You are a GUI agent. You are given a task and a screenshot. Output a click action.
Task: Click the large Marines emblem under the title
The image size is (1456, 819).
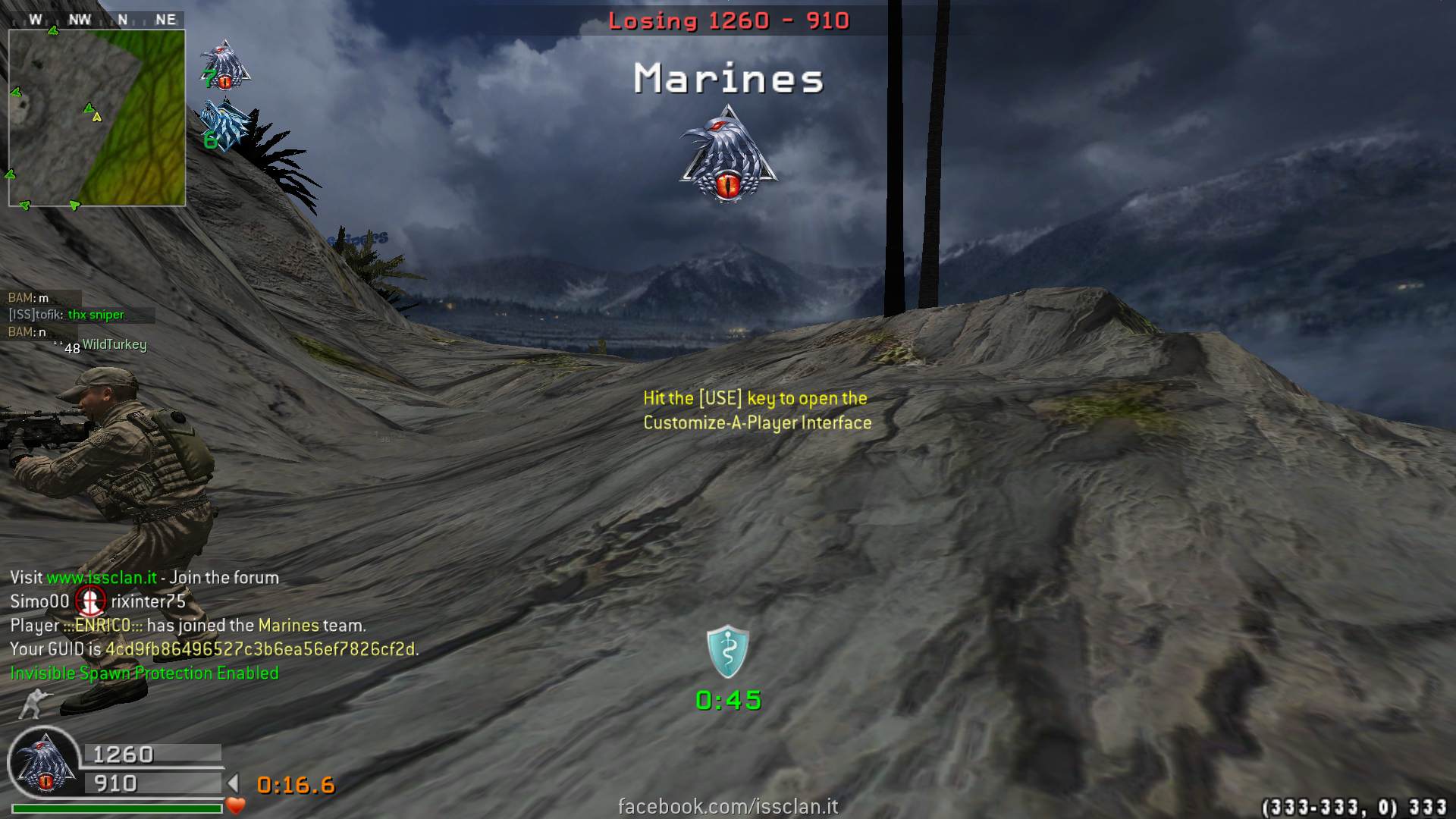(x=728, y=155)
